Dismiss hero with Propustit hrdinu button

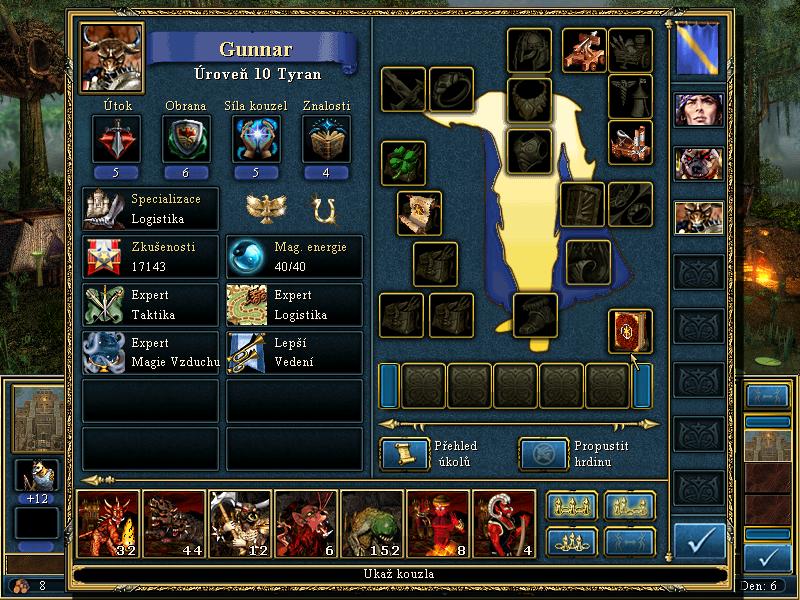543,453
